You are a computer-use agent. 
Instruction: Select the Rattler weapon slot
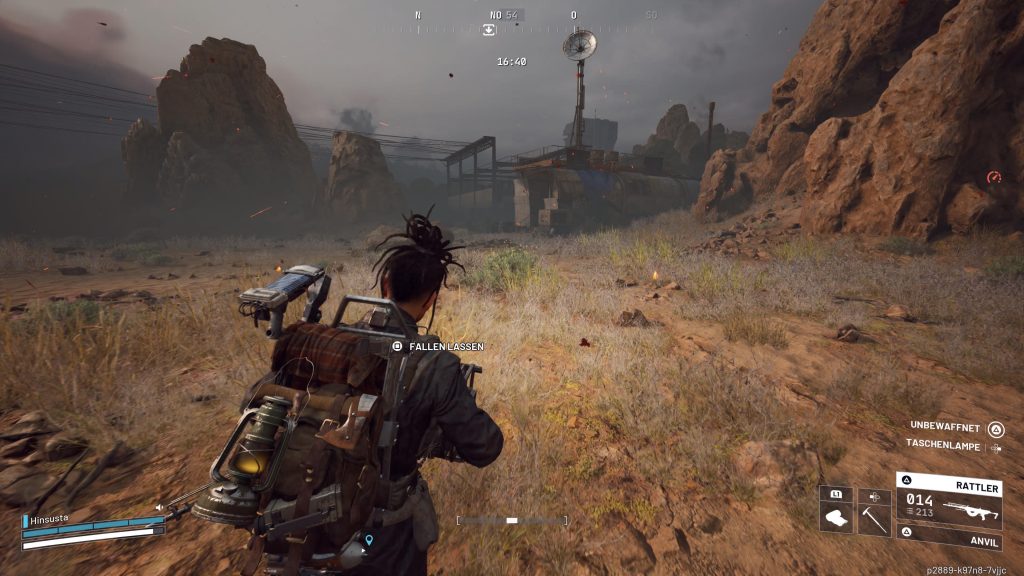point(949,498)
